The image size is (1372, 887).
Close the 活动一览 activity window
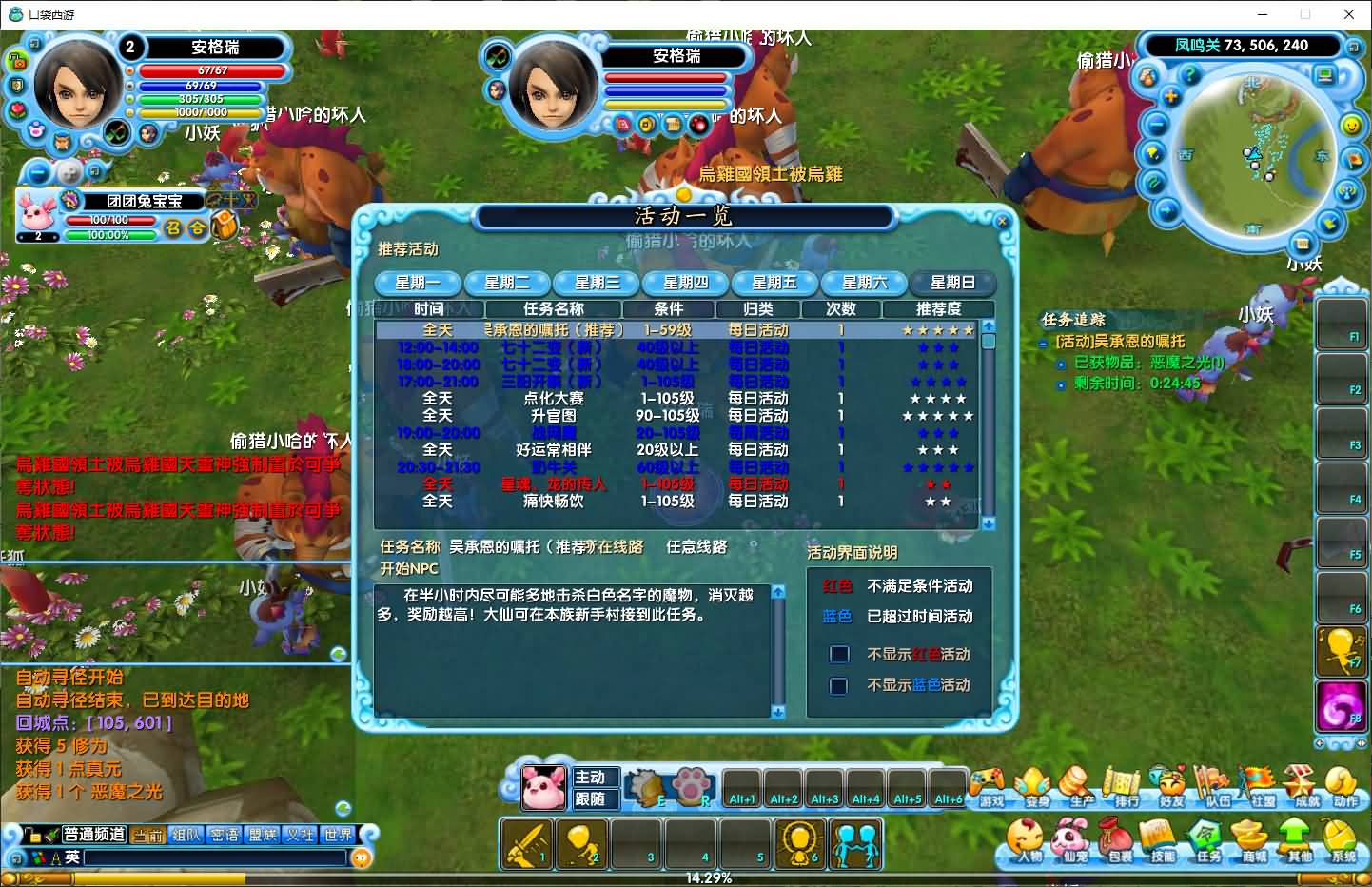(1002, 221)
